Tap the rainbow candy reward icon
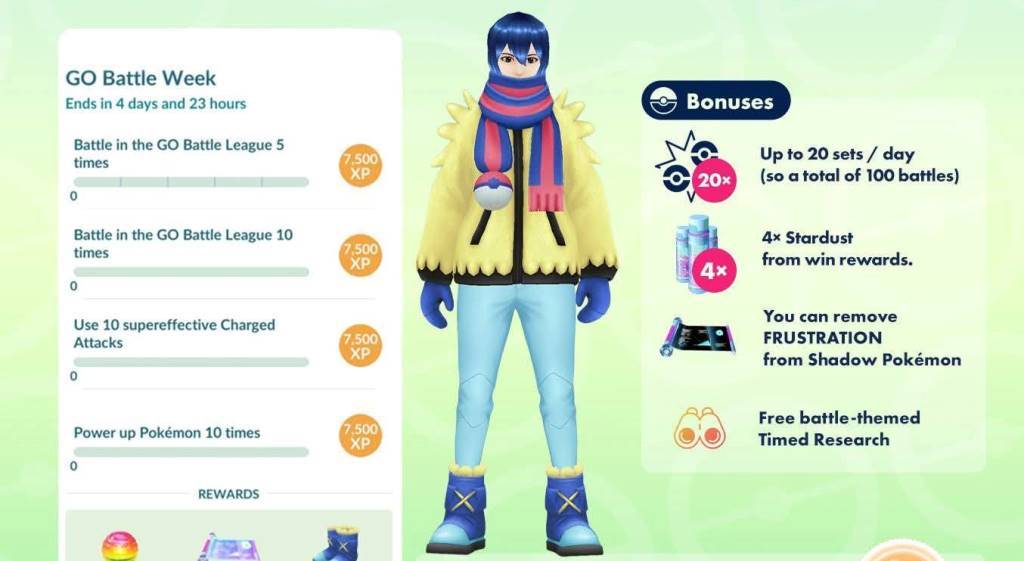 pos(120,546)
